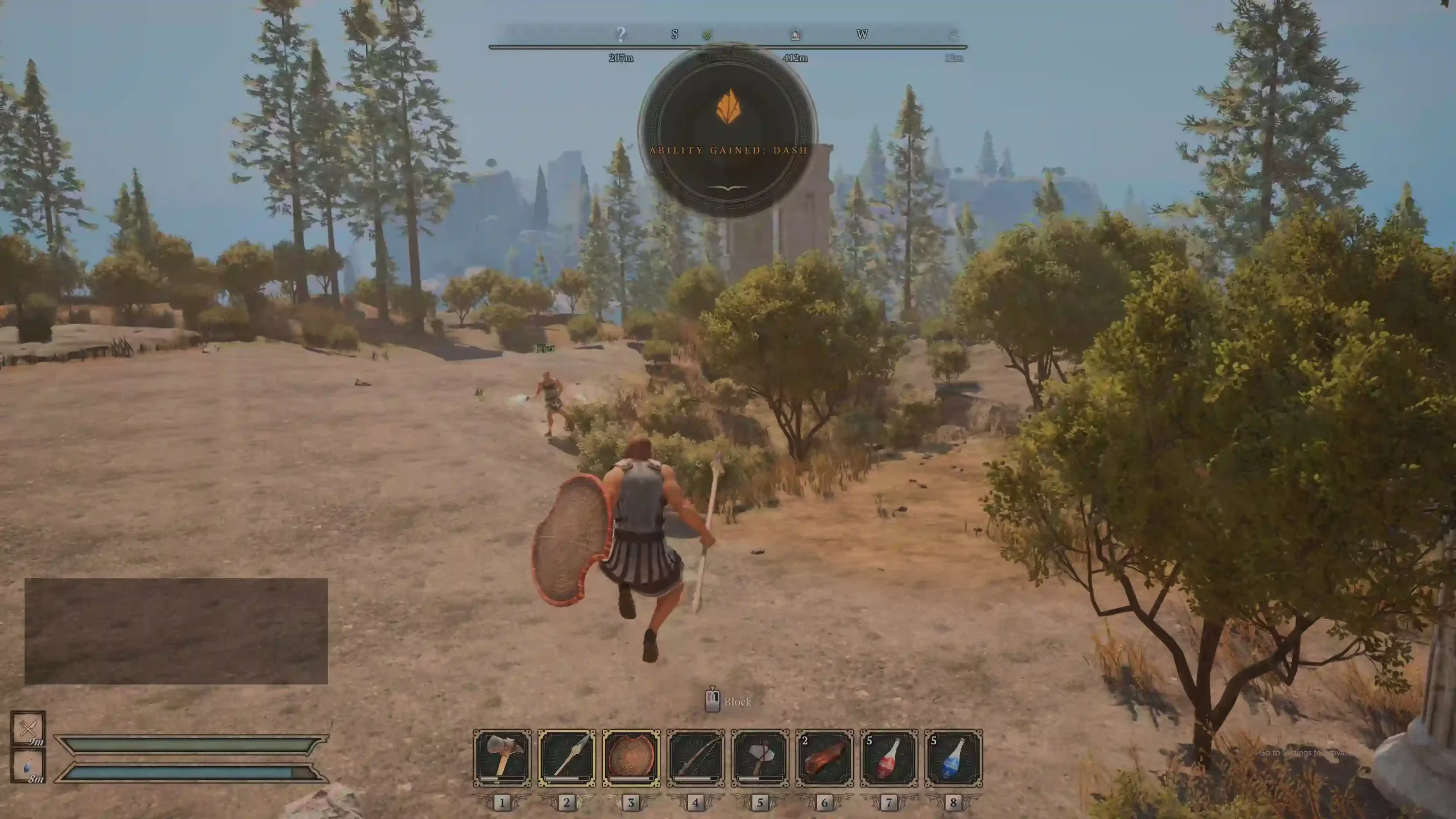
Task: Select the green marker on the compass
Action: 707,35
